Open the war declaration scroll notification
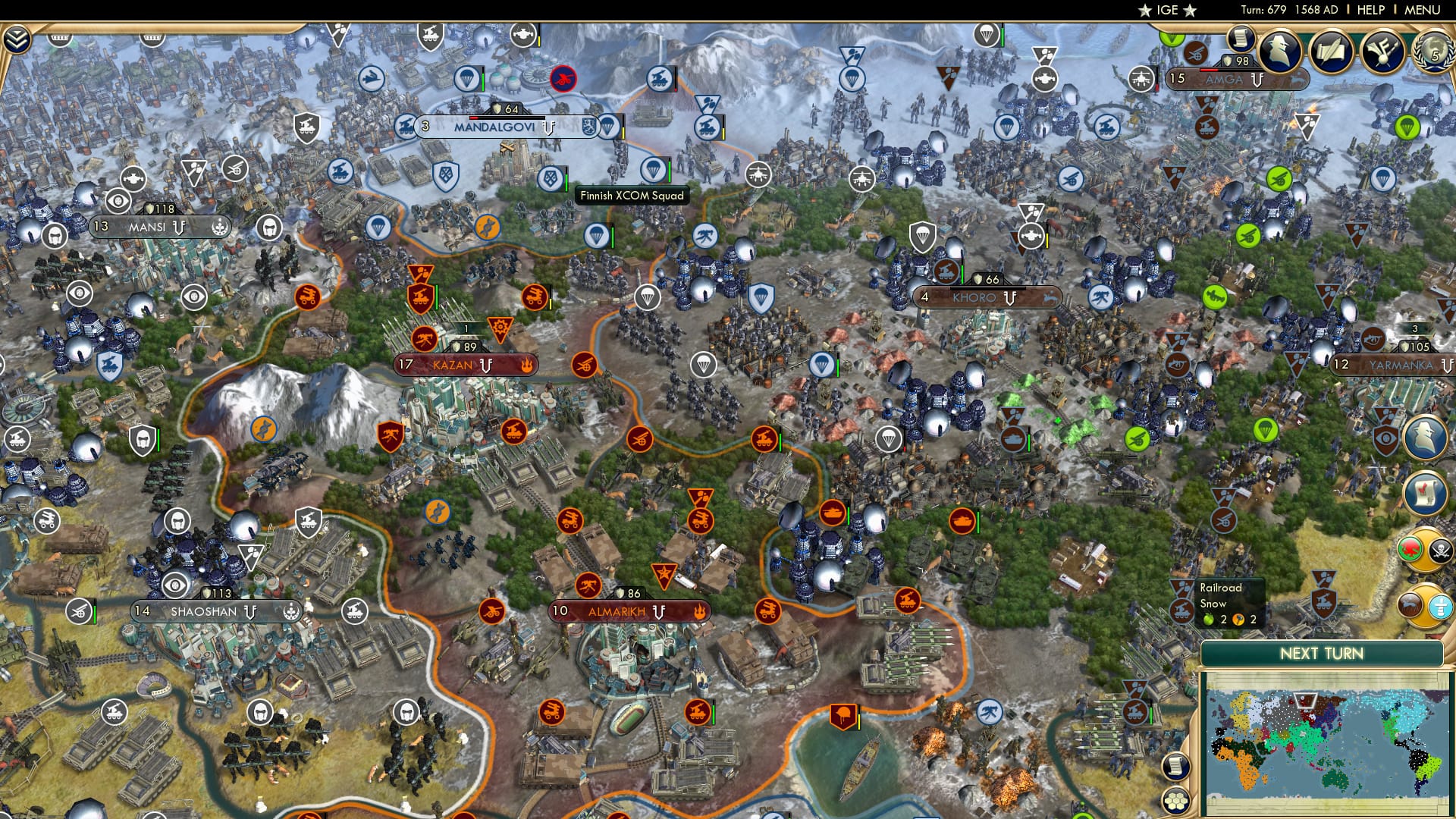 point(1426,494)
